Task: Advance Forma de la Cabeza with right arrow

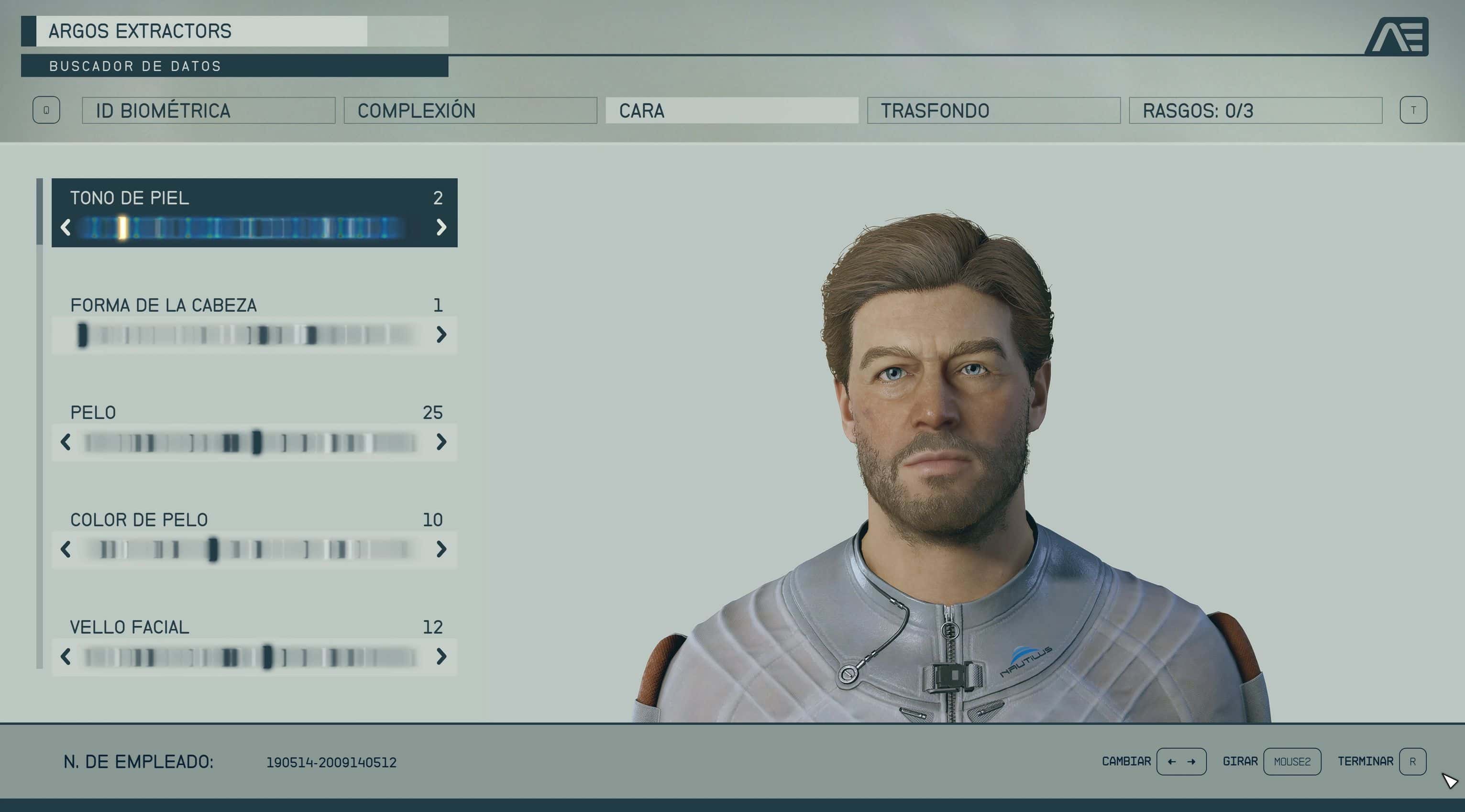Action: (x=441, y=335)
